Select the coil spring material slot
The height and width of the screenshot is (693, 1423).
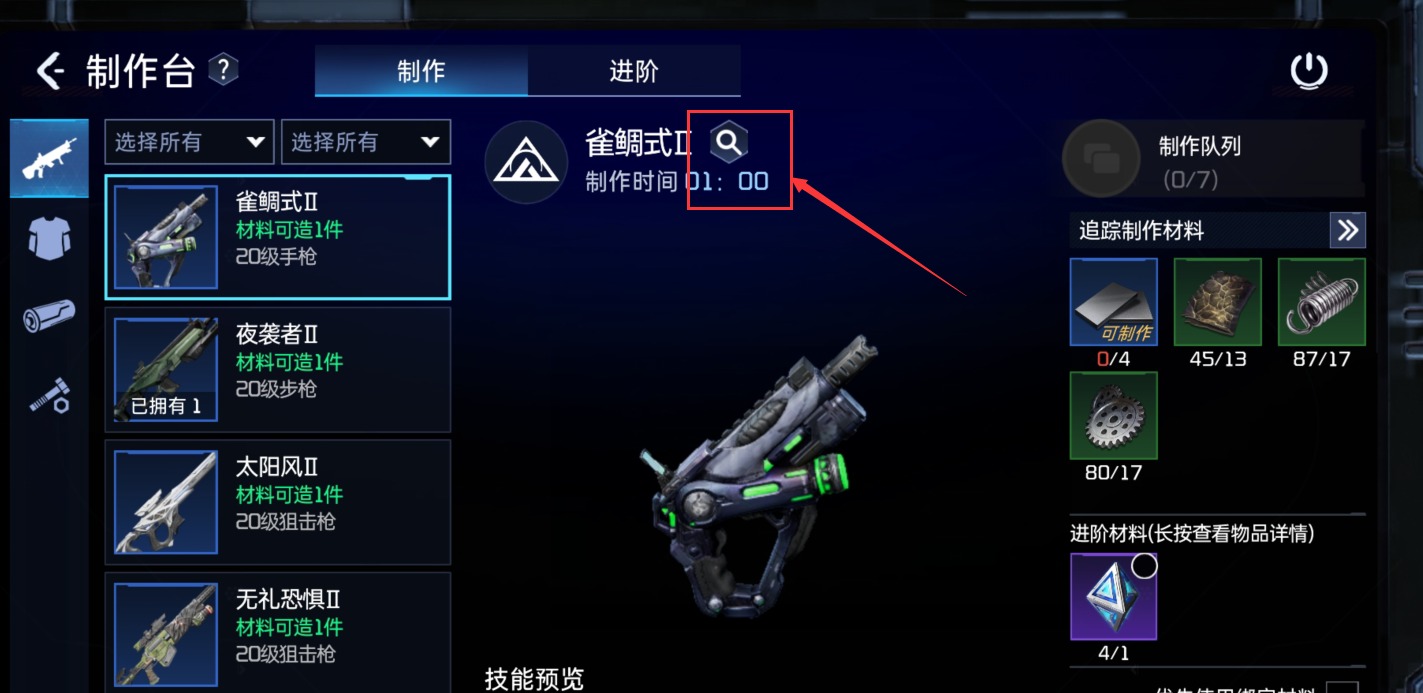1321,302
